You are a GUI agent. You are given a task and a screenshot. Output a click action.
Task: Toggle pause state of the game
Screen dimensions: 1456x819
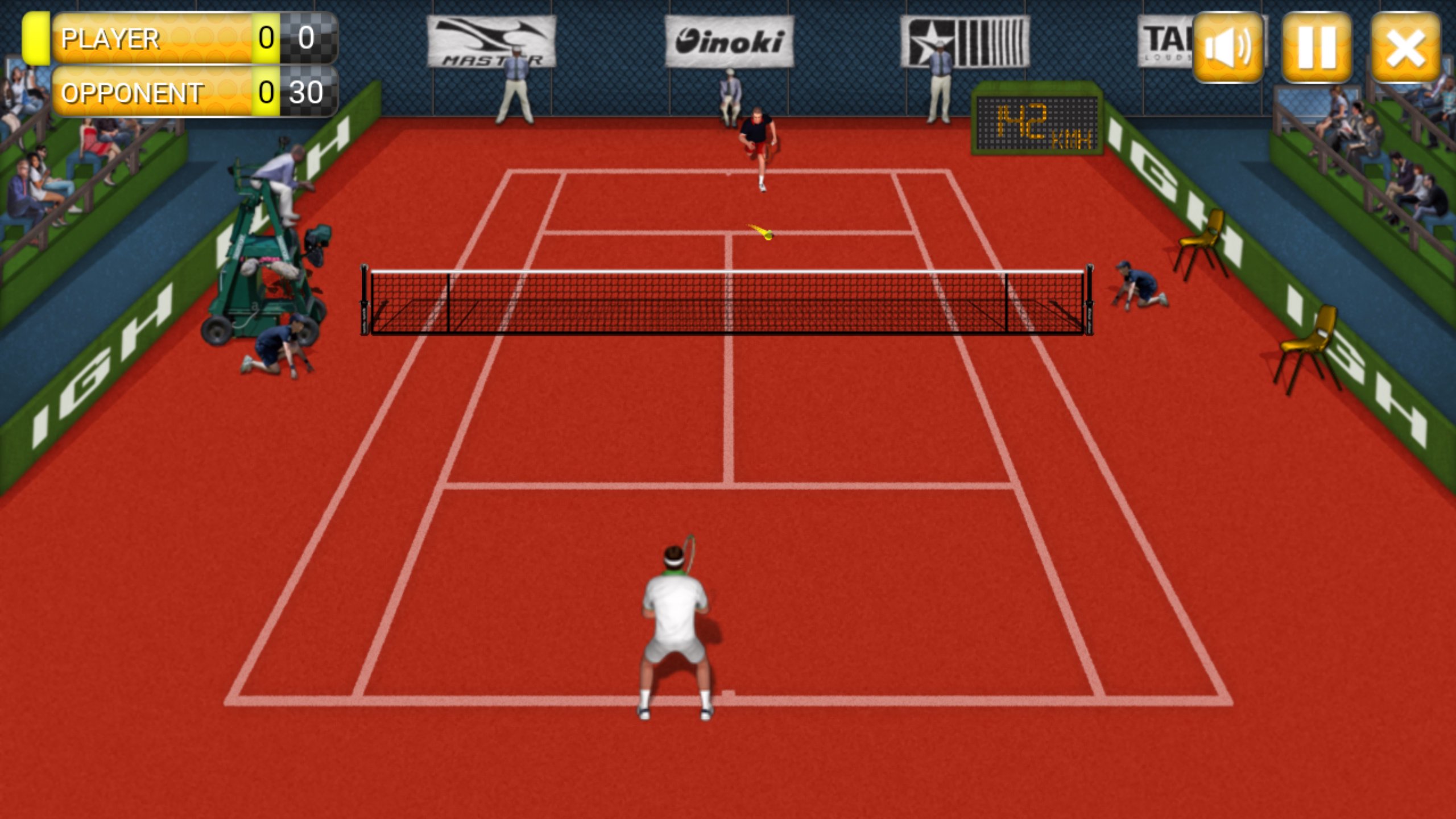tap(1318, 48)
